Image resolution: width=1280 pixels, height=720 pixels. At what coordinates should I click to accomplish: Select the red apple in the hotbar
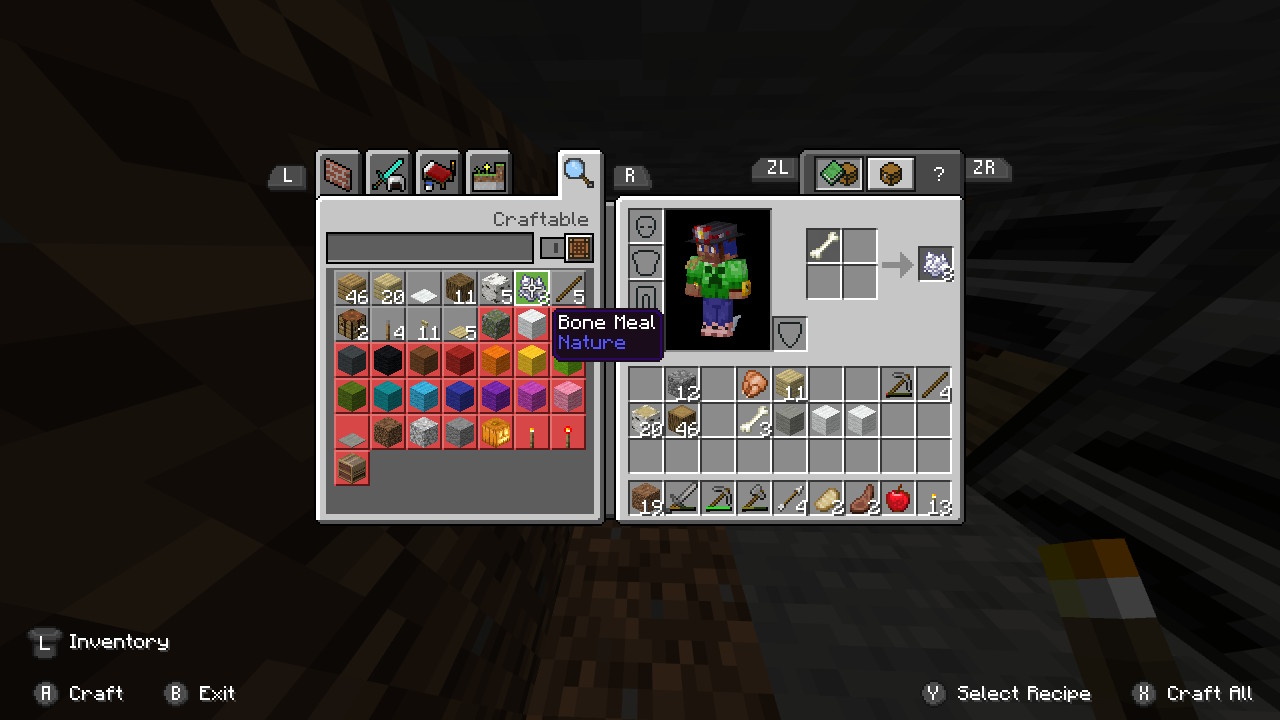898,498
